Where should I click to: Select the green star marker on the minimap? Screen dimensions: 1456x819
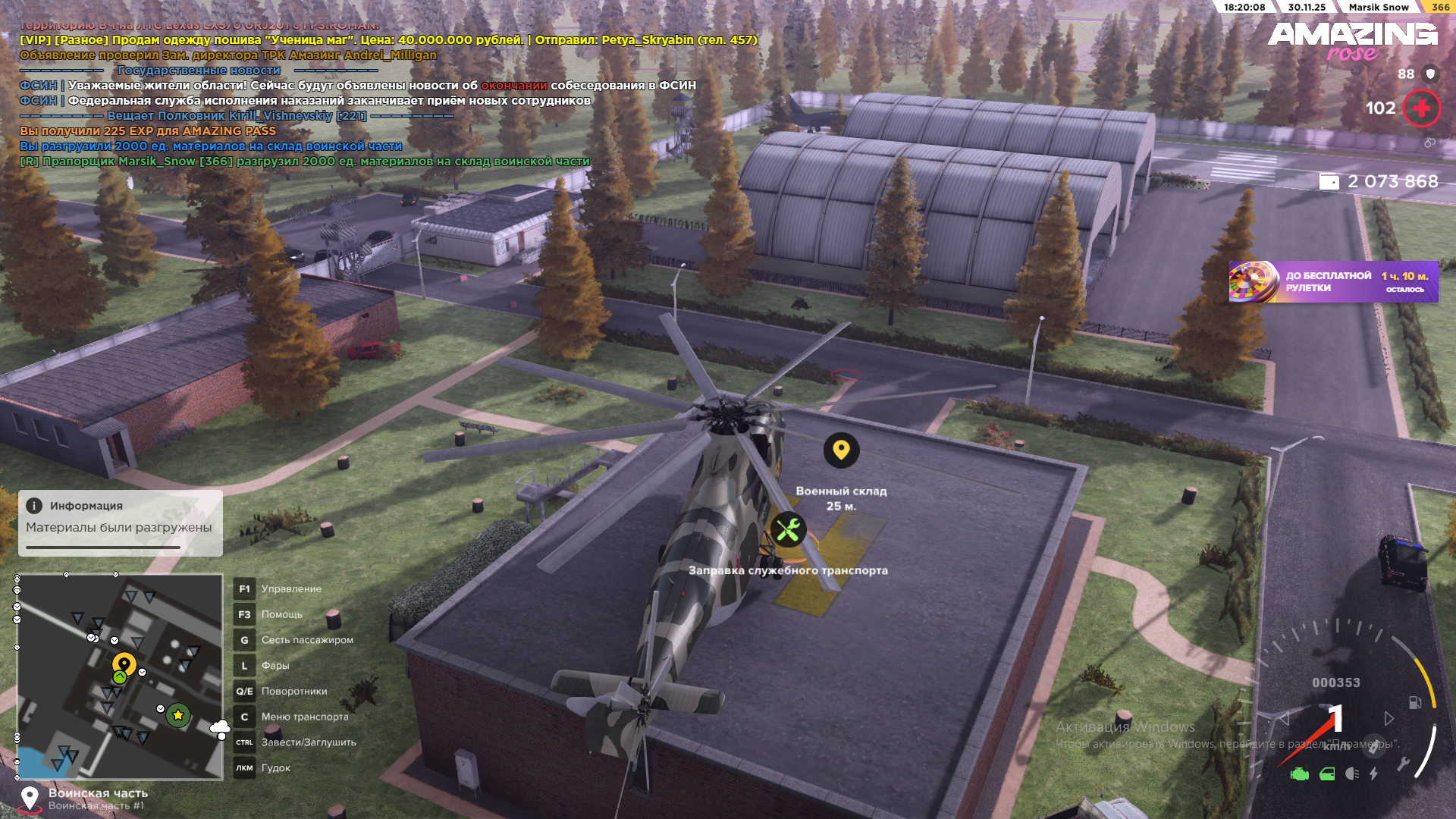(178, 715)
